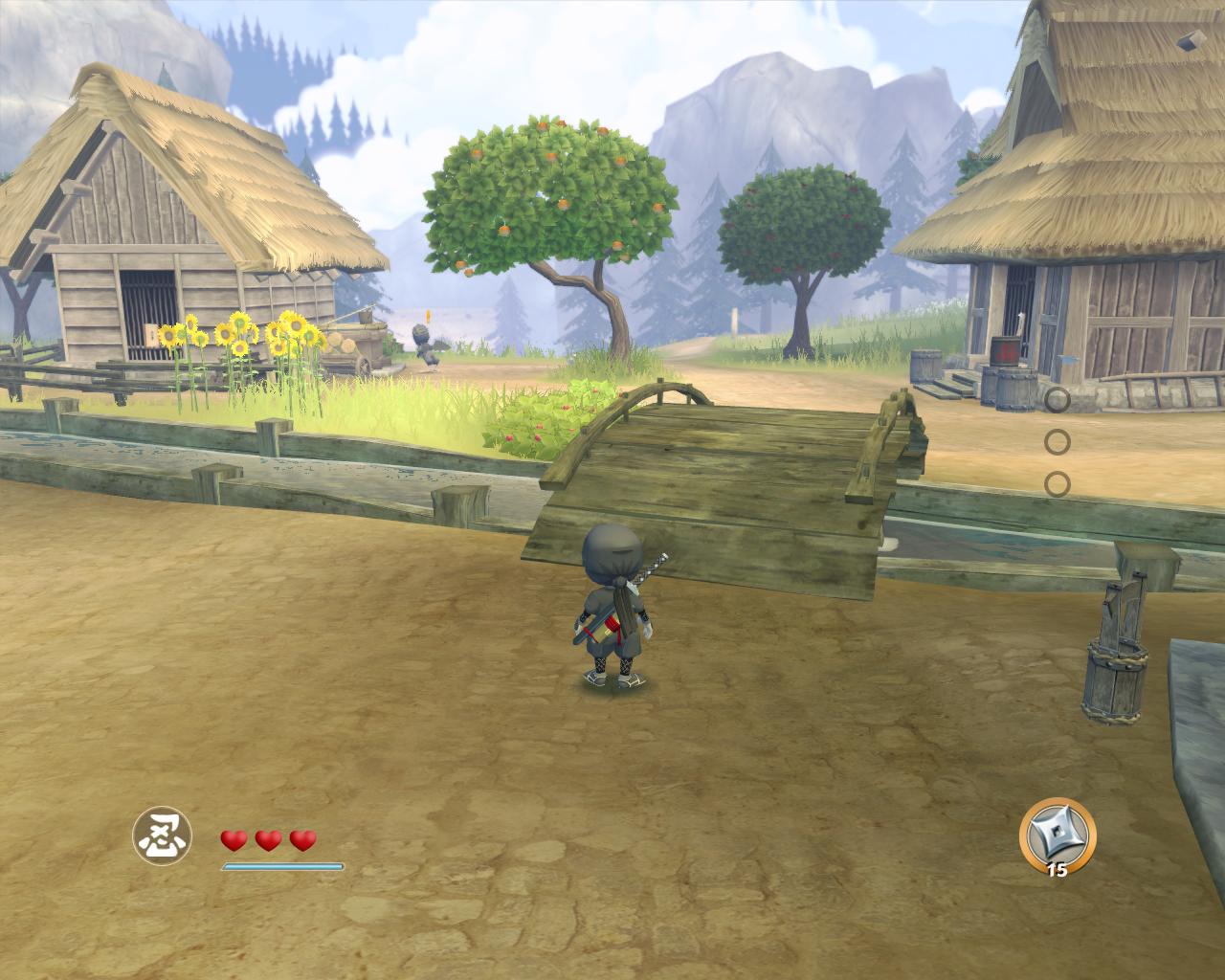
Task: Select the shuriken ammo icon
Action: click(x=1057, y=837)
